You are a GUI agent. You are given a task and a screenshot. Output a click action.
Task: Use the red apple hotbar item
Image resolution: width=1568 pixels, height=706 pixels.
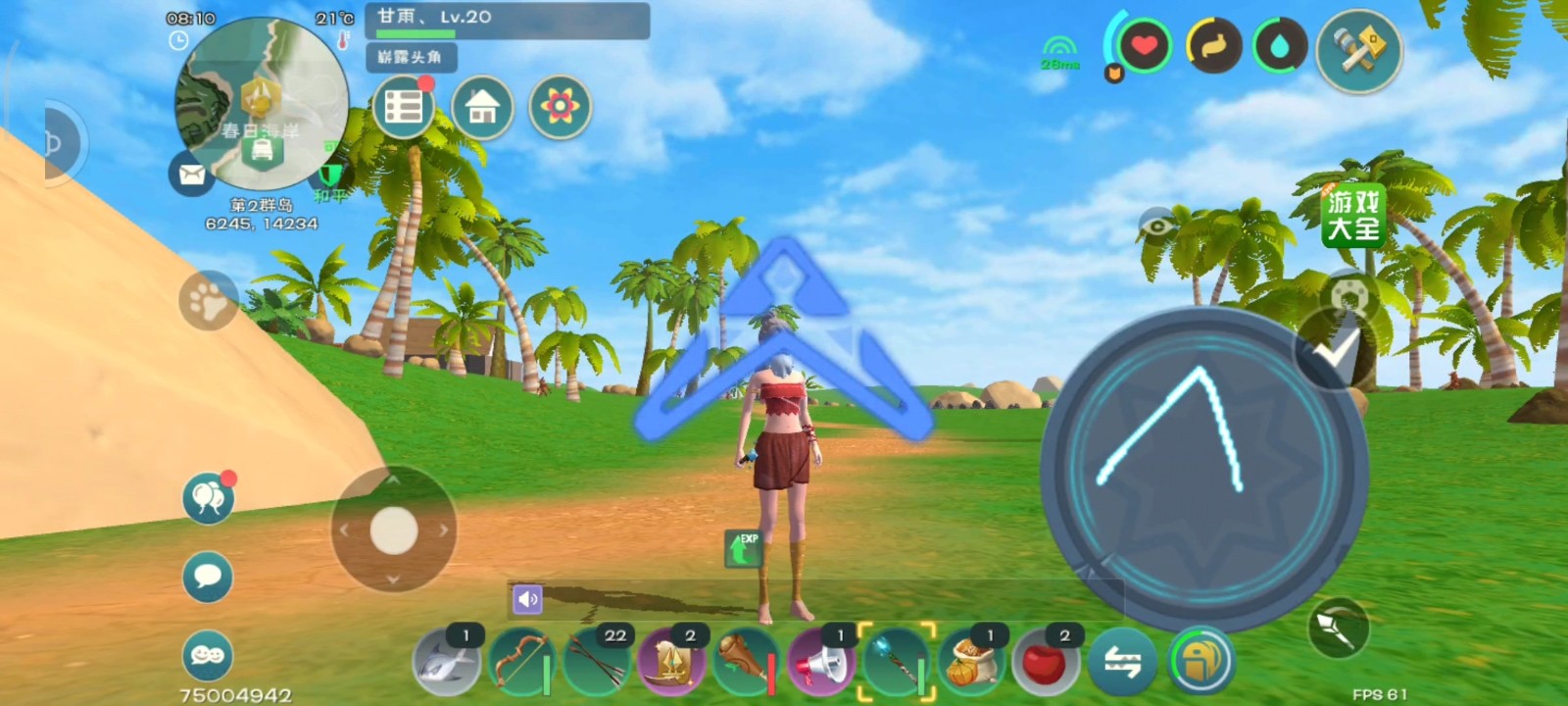(1045, 664)
